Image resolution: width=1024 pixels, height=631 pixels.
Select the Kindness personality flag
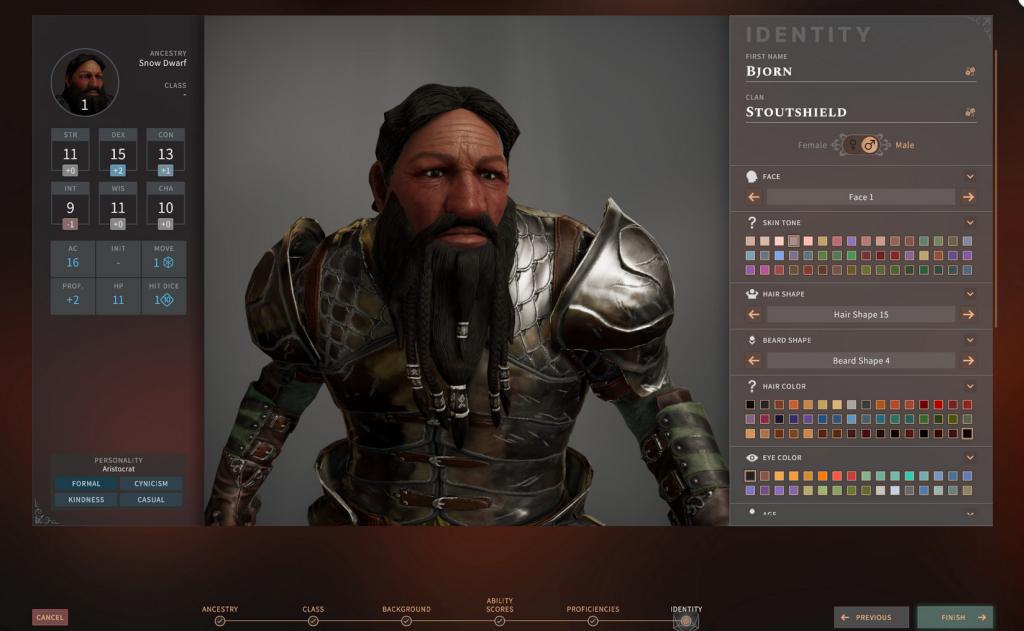click(86, 499)
